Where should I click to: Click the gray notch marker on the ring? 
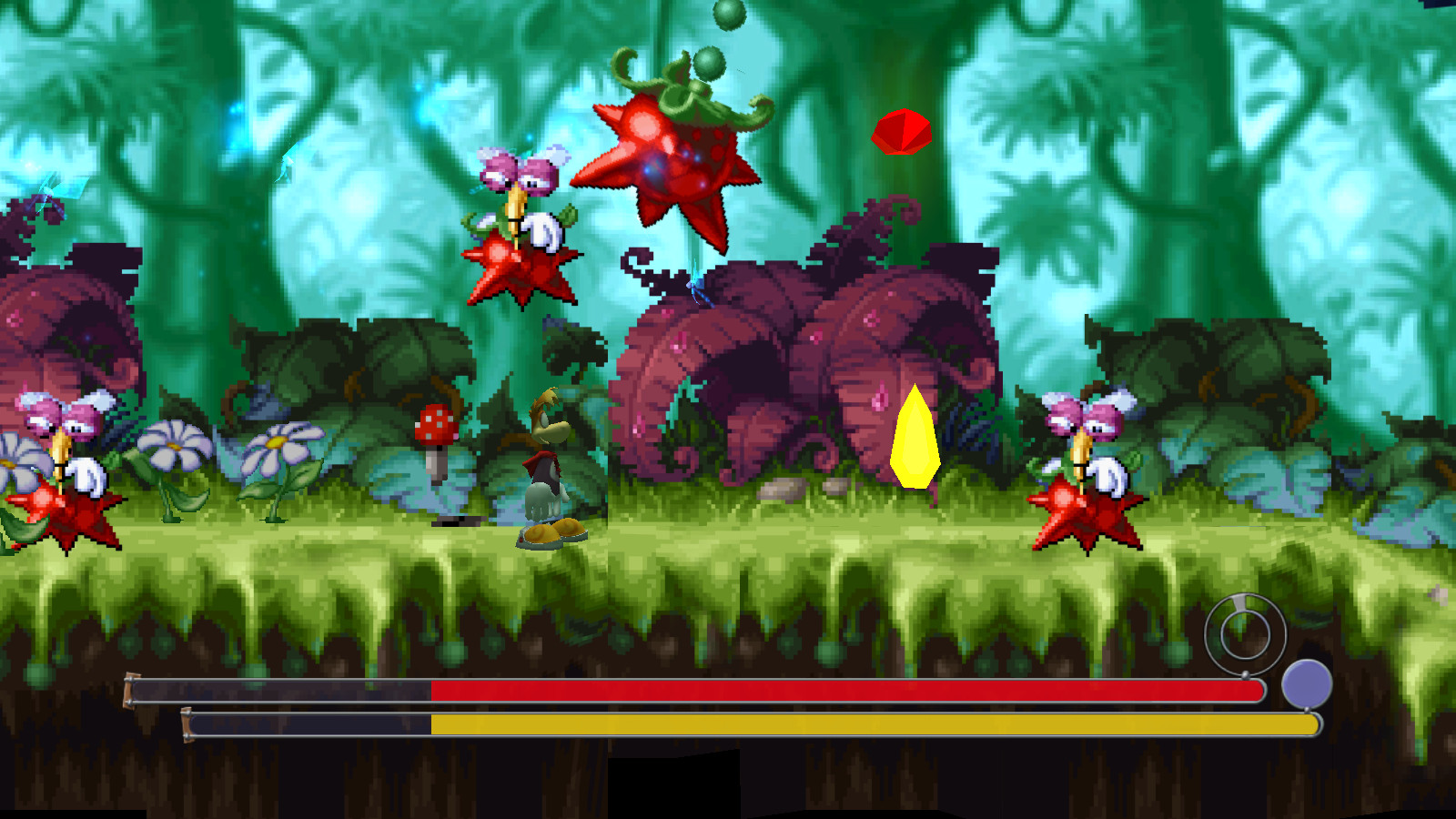tap(1239, 601)
